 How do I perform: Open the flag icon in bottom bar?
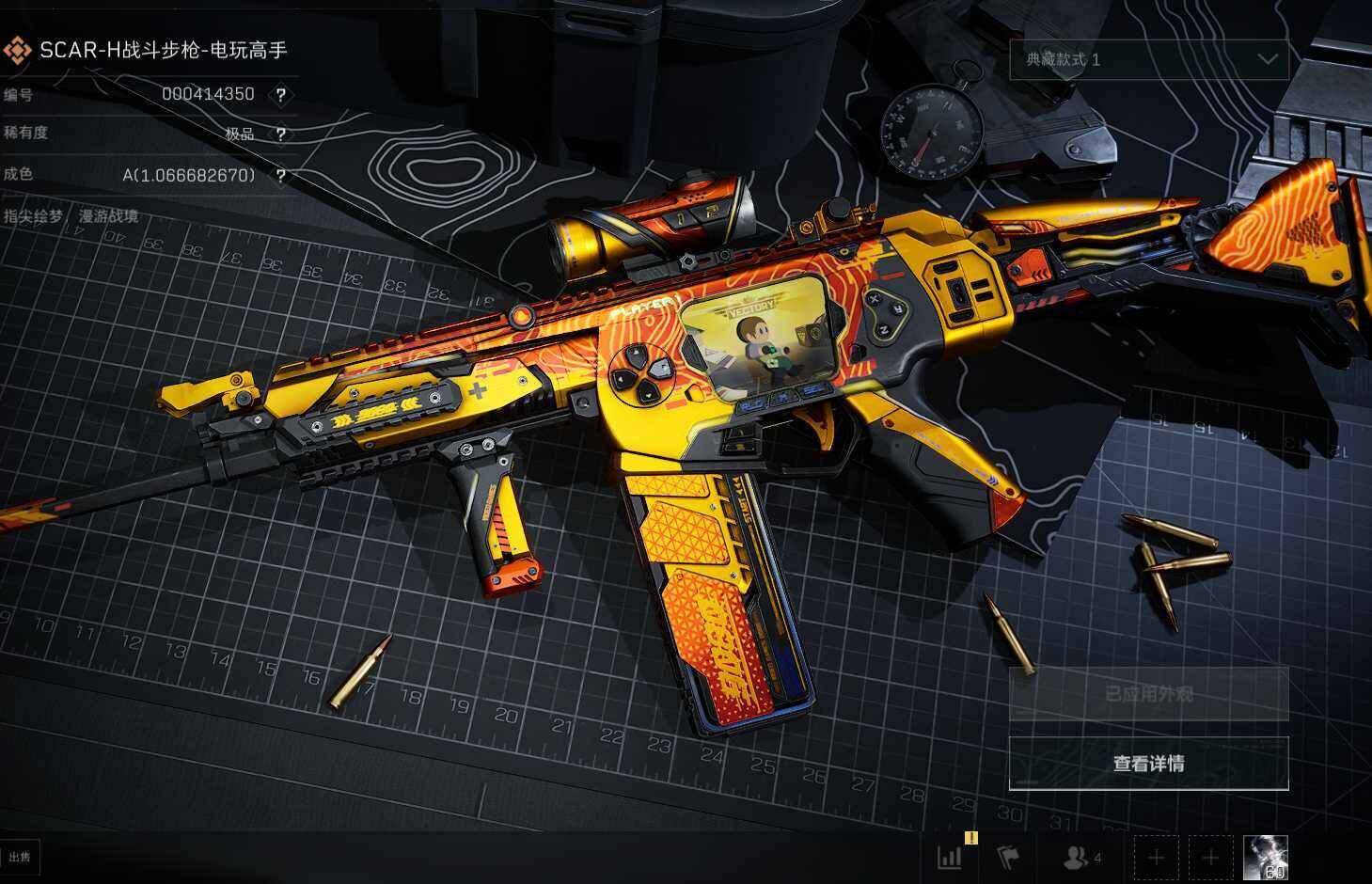tap(1007, 858)
